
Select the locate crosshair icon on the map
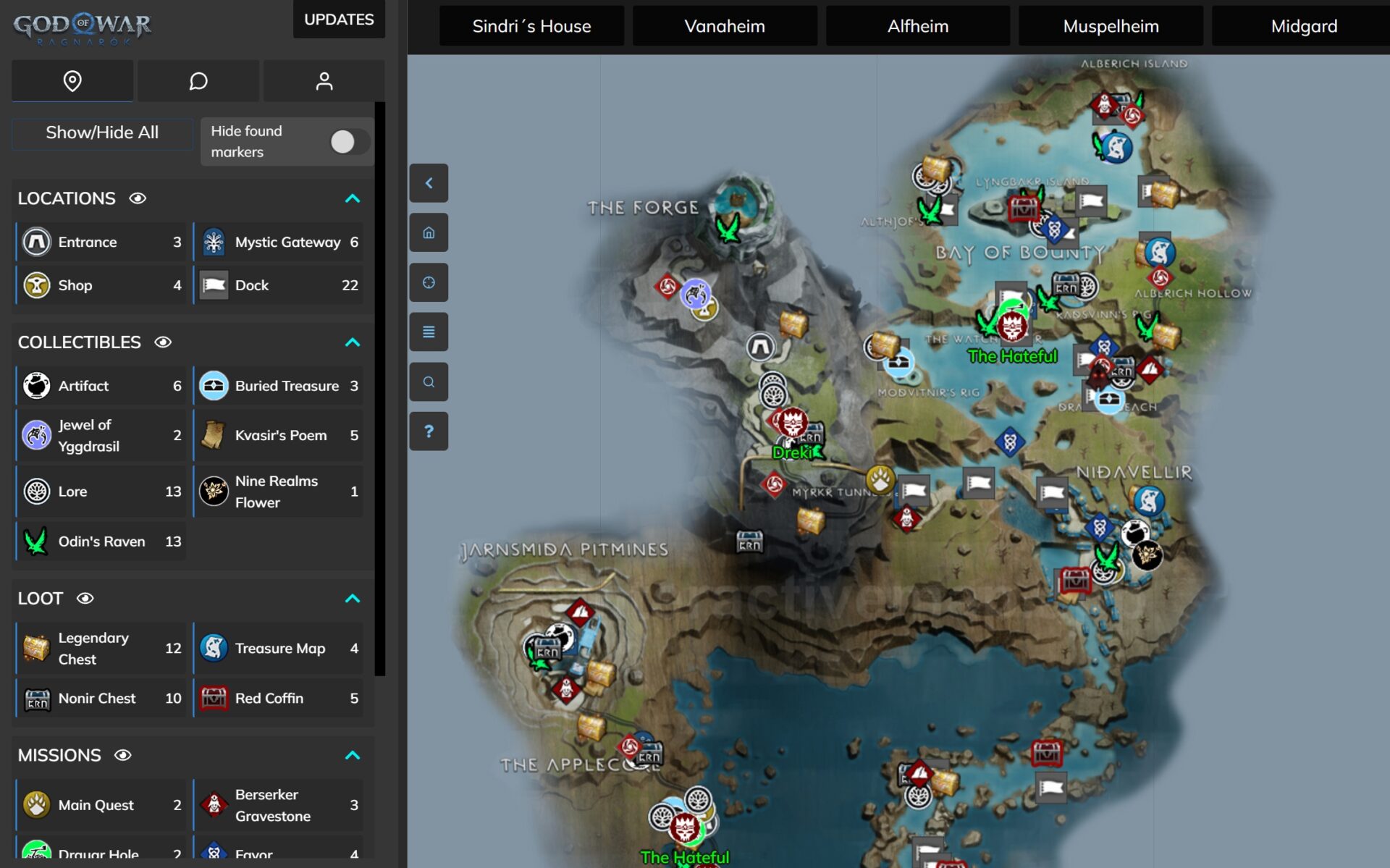tap(429, 282)
